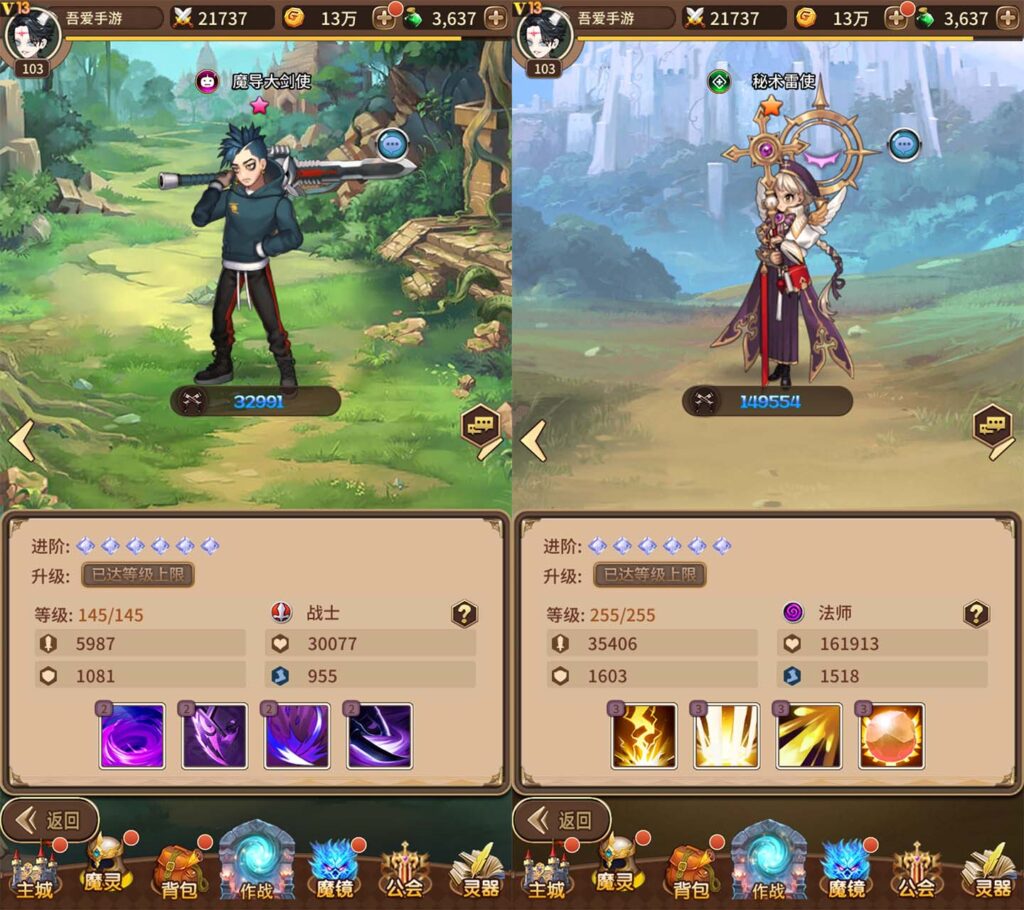Show previous hero using arrow on forest screen
1024x910 pixels.
point(22,441)
